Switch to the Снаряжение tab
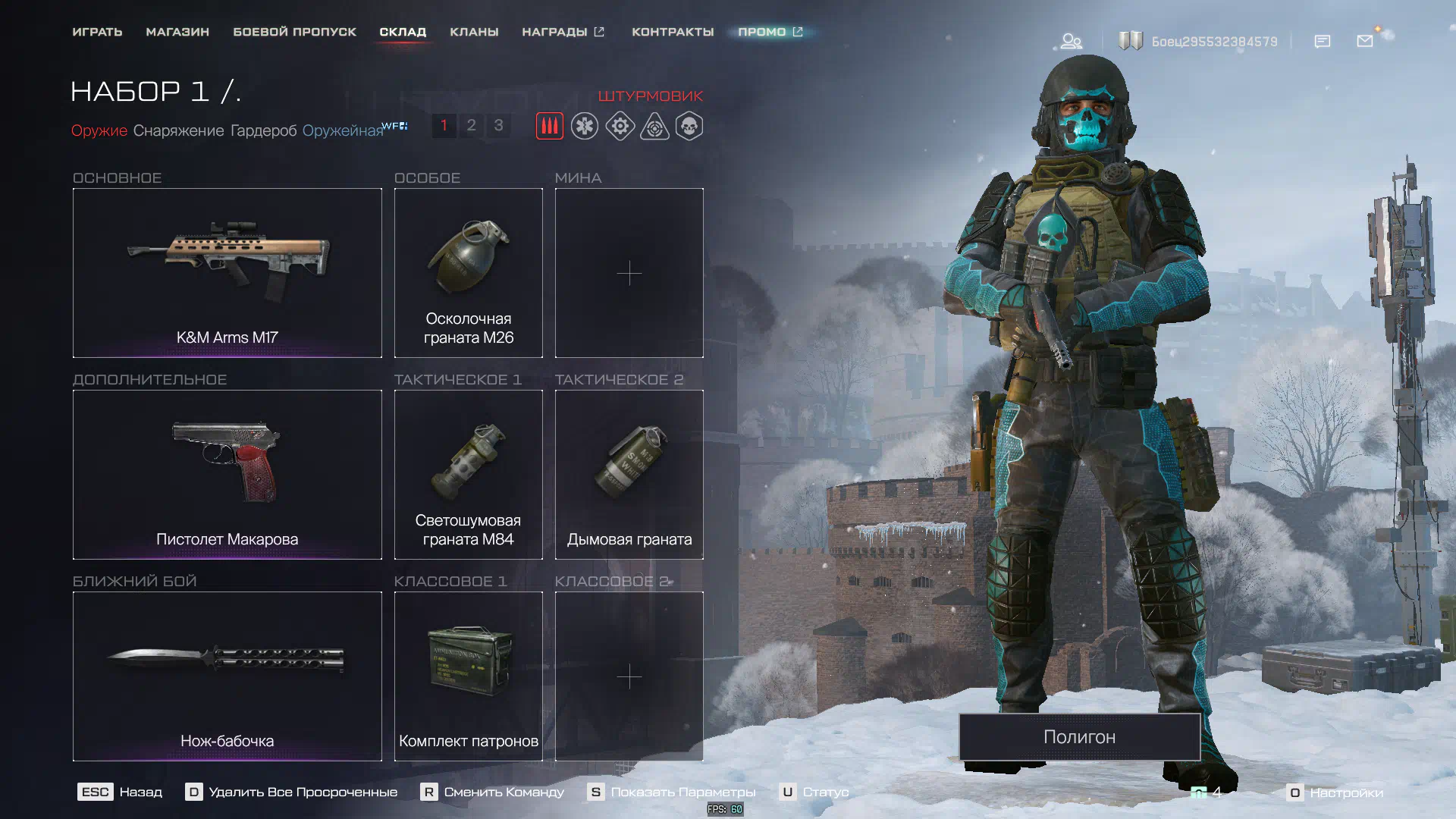The width and height of the screenshot is (1456, 819). click(178, 130)
